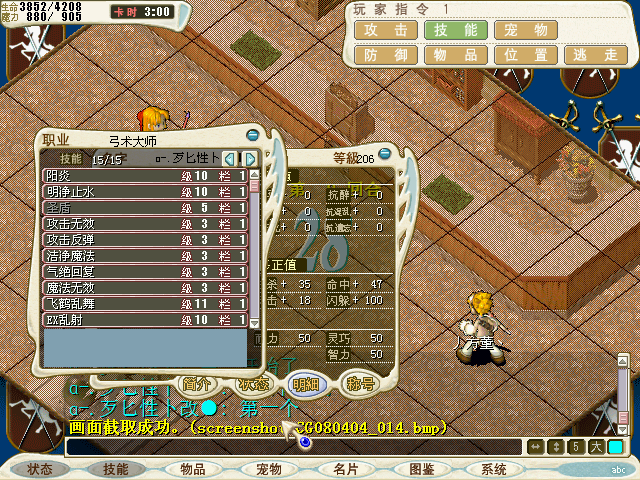This screenshot has width=640, height=480.
Task: Select the 阳炎 skill row
Action: tap(145, 176)
